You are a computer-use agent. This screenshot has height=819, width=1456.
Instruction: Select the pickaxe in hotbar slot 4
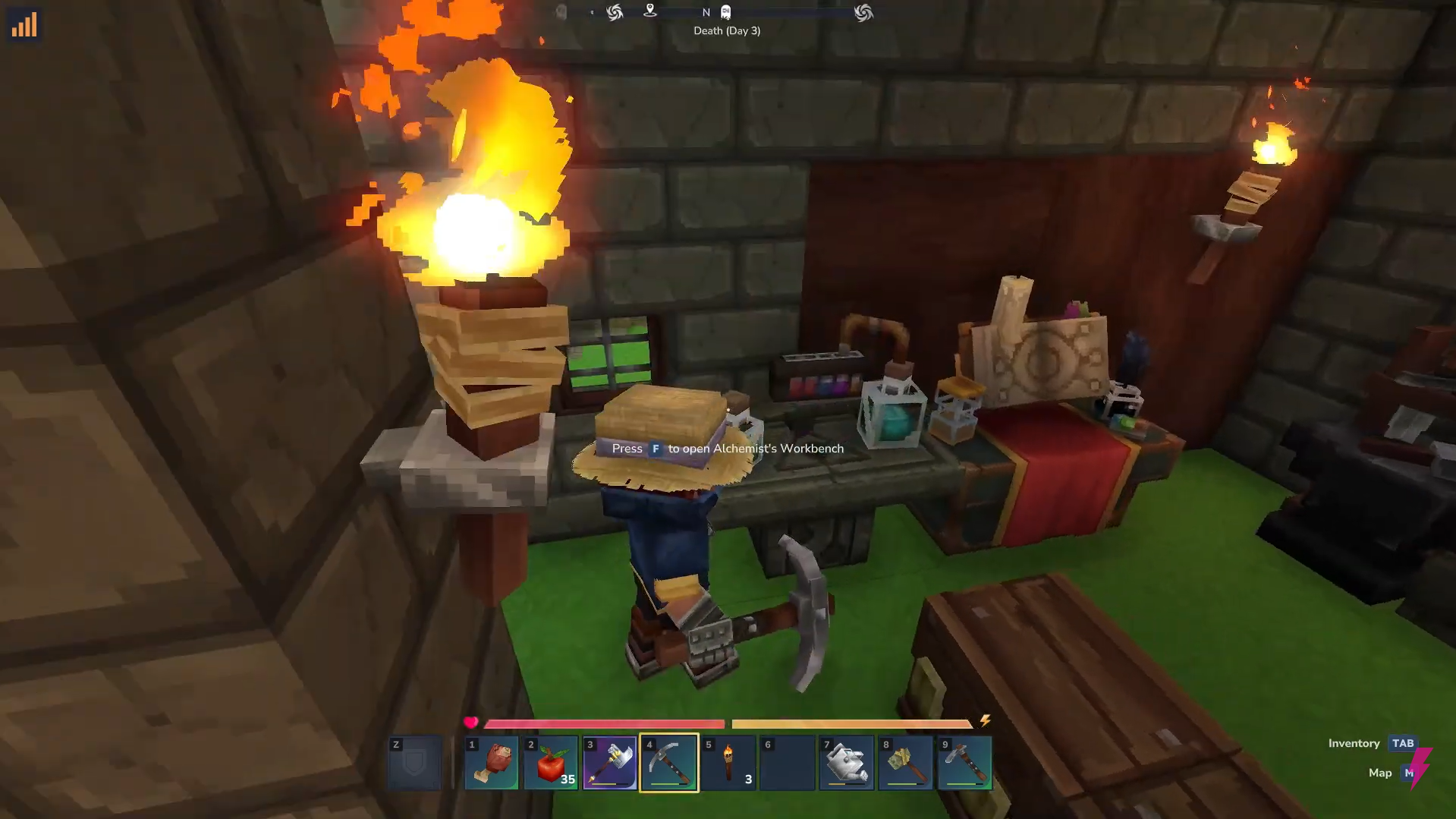click(x=668, y=762)
